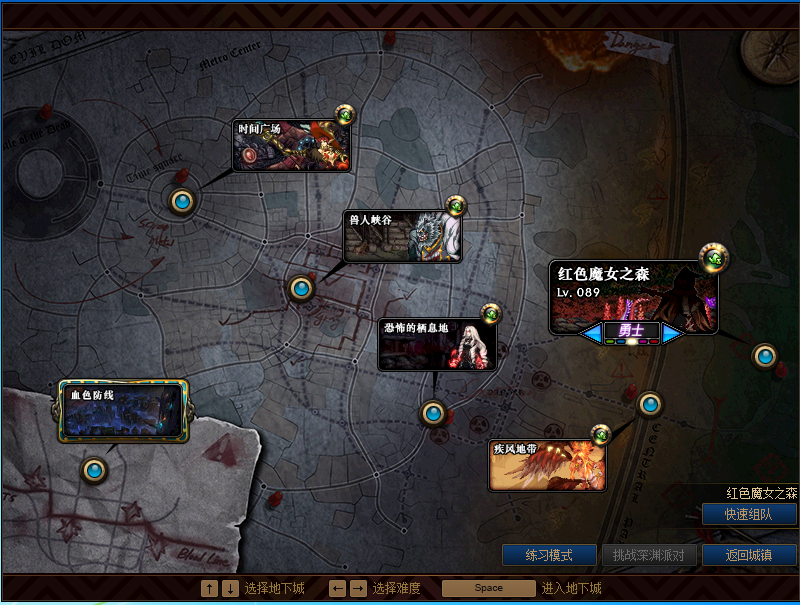
Task: Click the map node below 兽人峡谷
Action: (301, 288)
